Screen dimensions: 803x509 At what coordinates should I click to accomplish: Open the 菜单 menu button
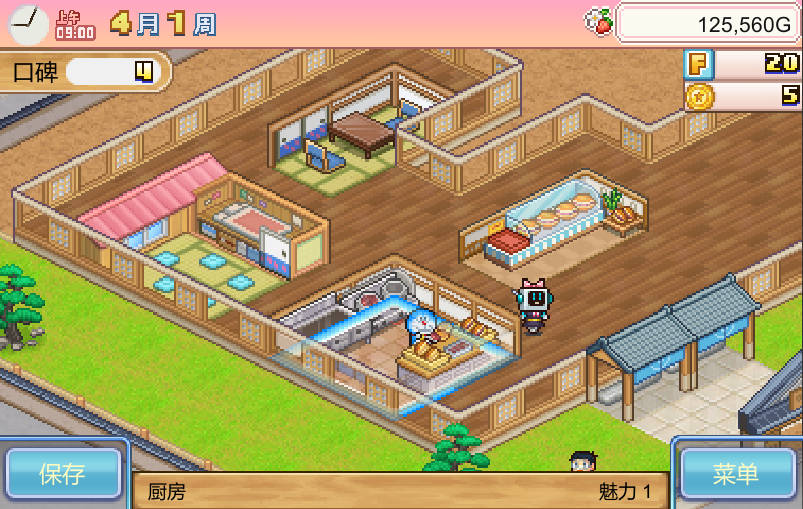pos(738,473)
